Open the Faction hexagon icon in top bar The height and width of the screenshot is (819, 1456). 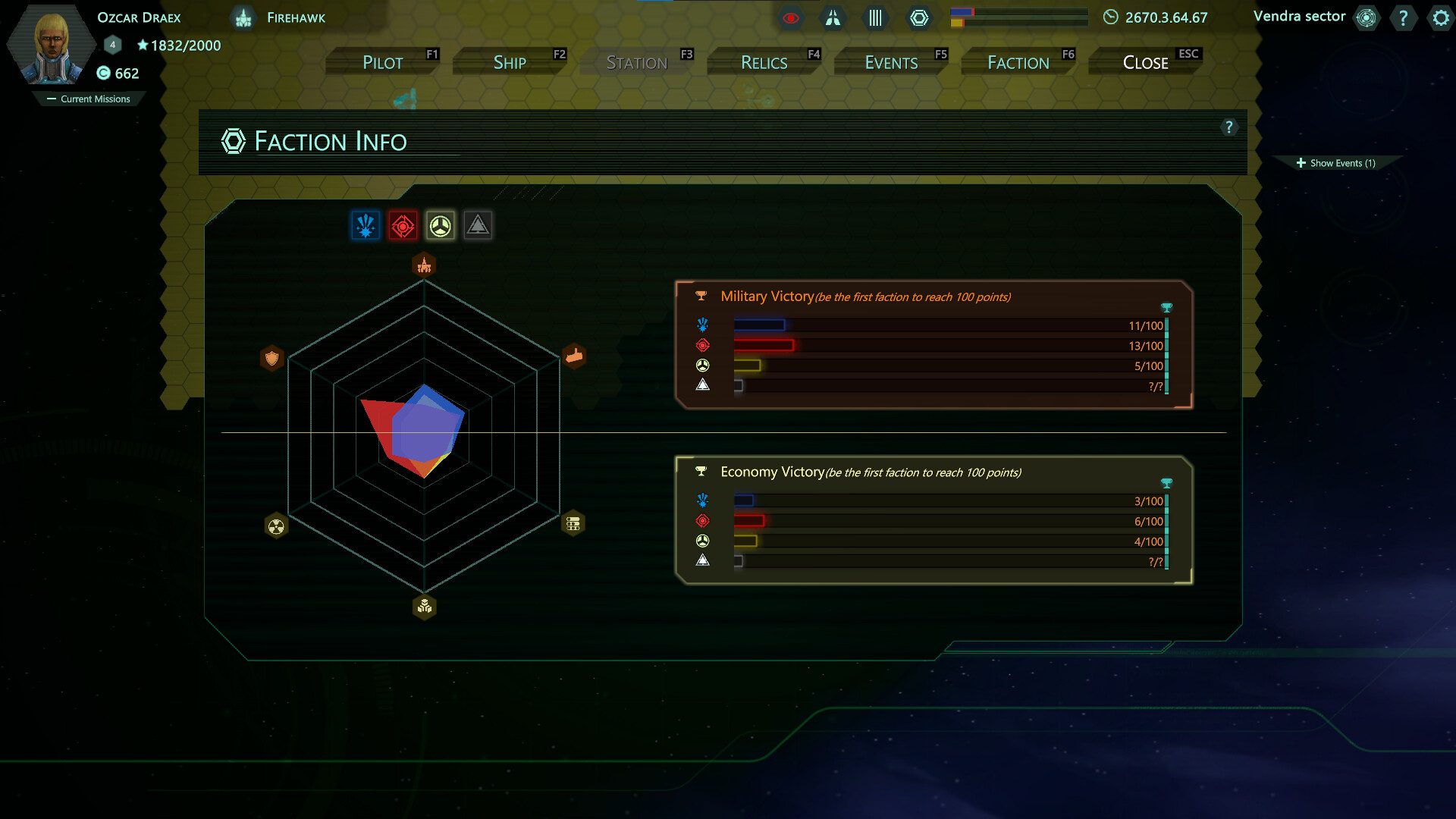[920, 17]
